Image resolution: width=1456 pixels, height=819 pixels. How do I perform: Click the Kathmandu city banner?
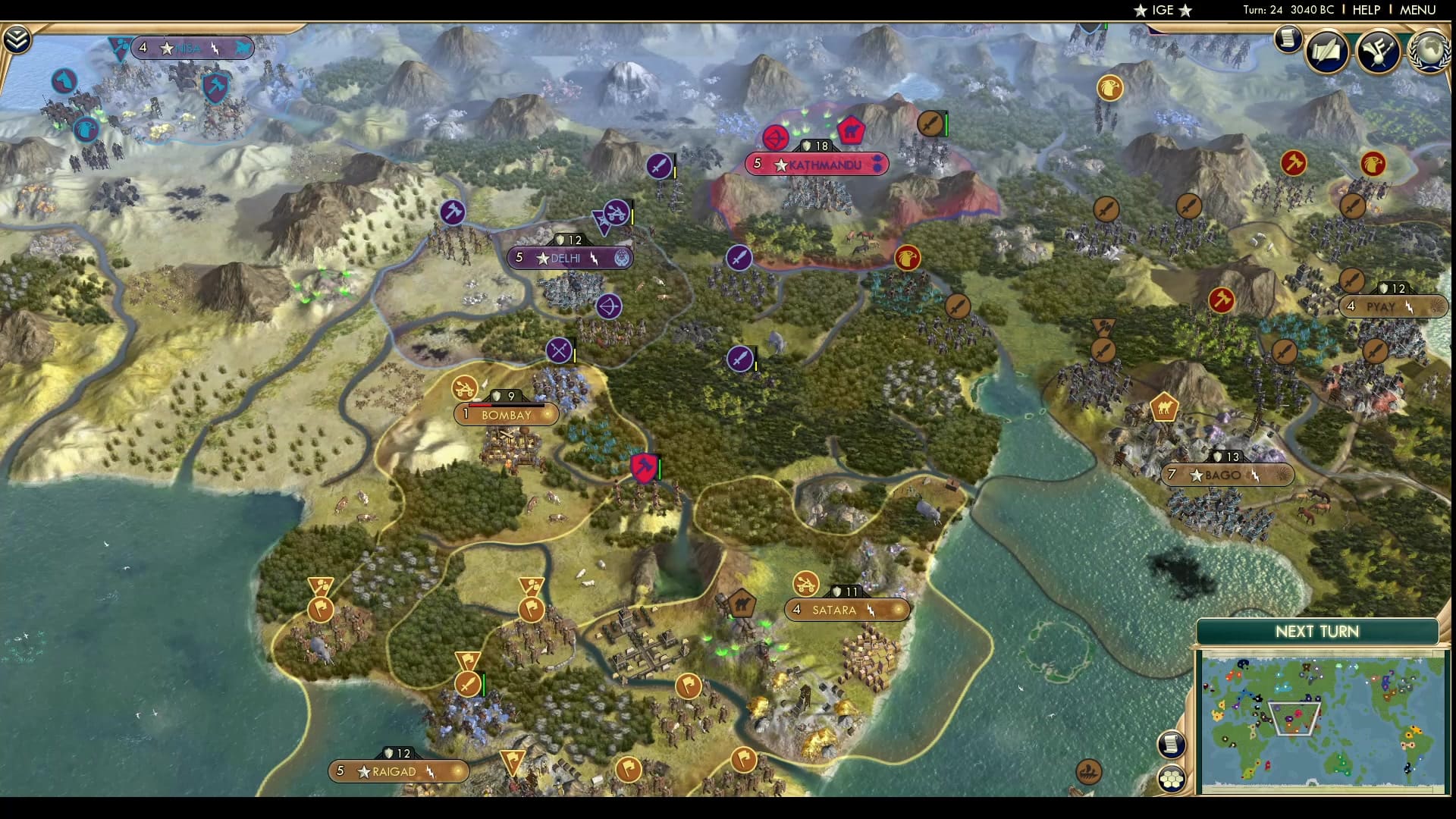coord(817,164)
